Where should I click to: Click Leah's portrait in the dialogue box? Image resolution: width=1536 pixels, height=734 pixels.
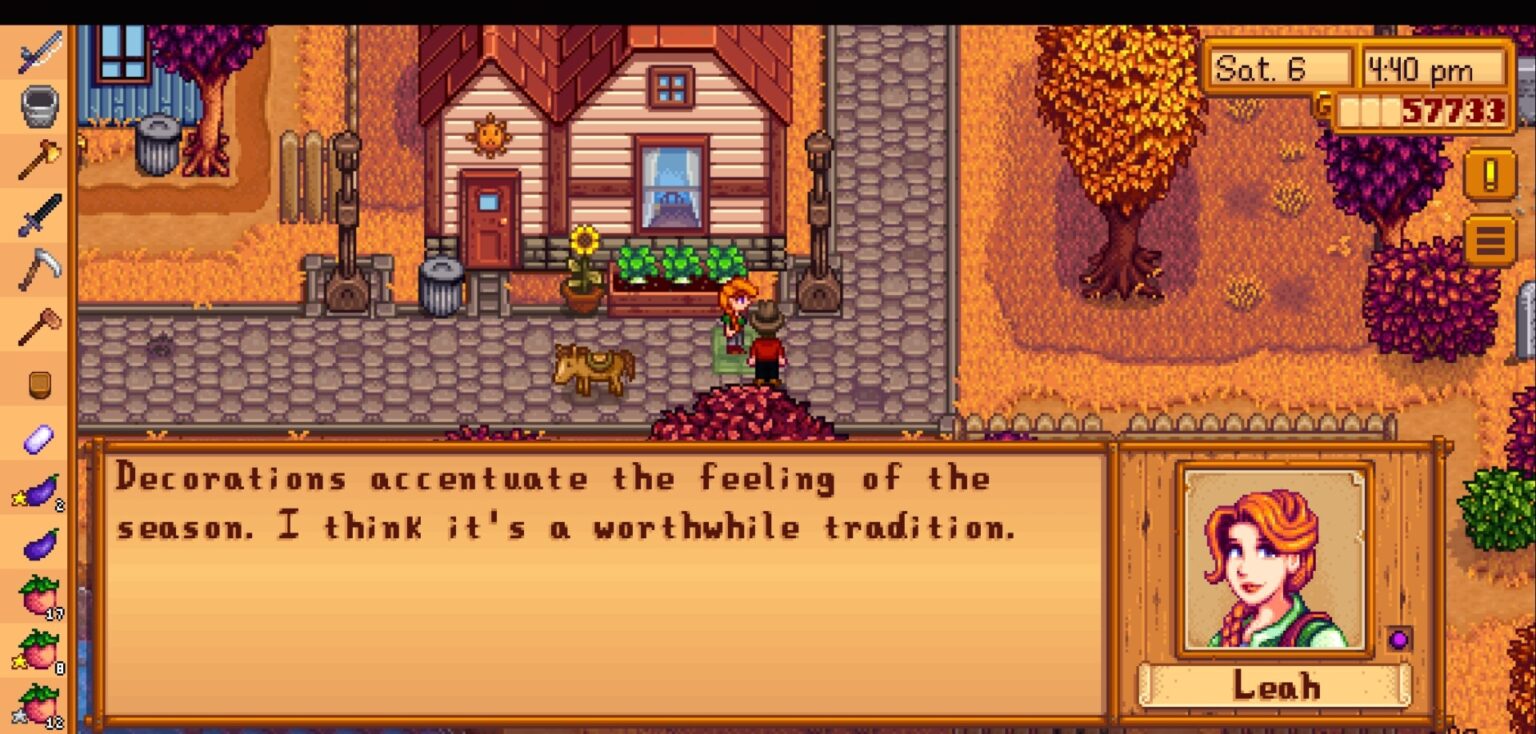click(x=1271, y=560)
